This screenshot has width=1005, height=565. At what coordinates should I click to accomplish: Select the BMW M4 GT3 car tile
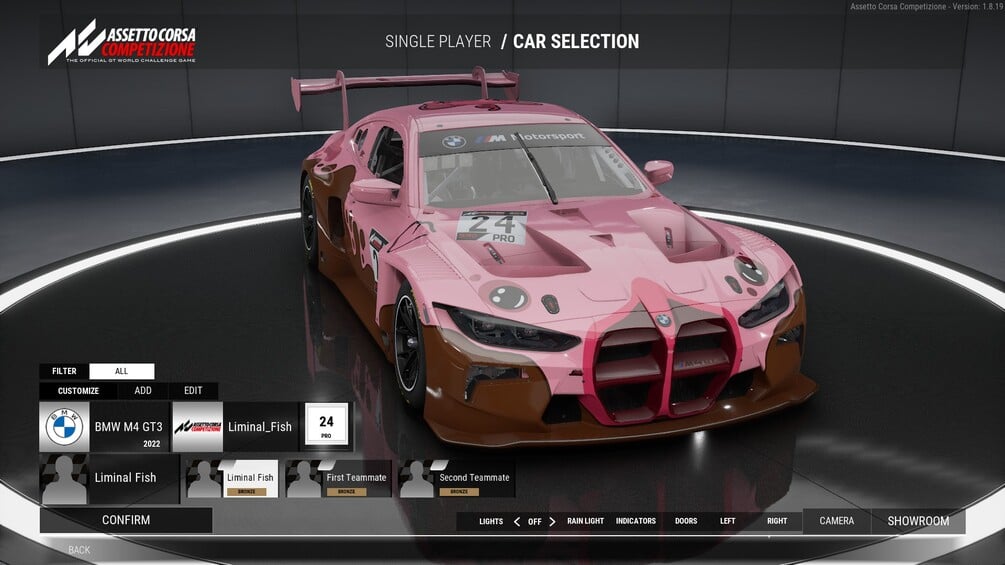tap(104, 427)
